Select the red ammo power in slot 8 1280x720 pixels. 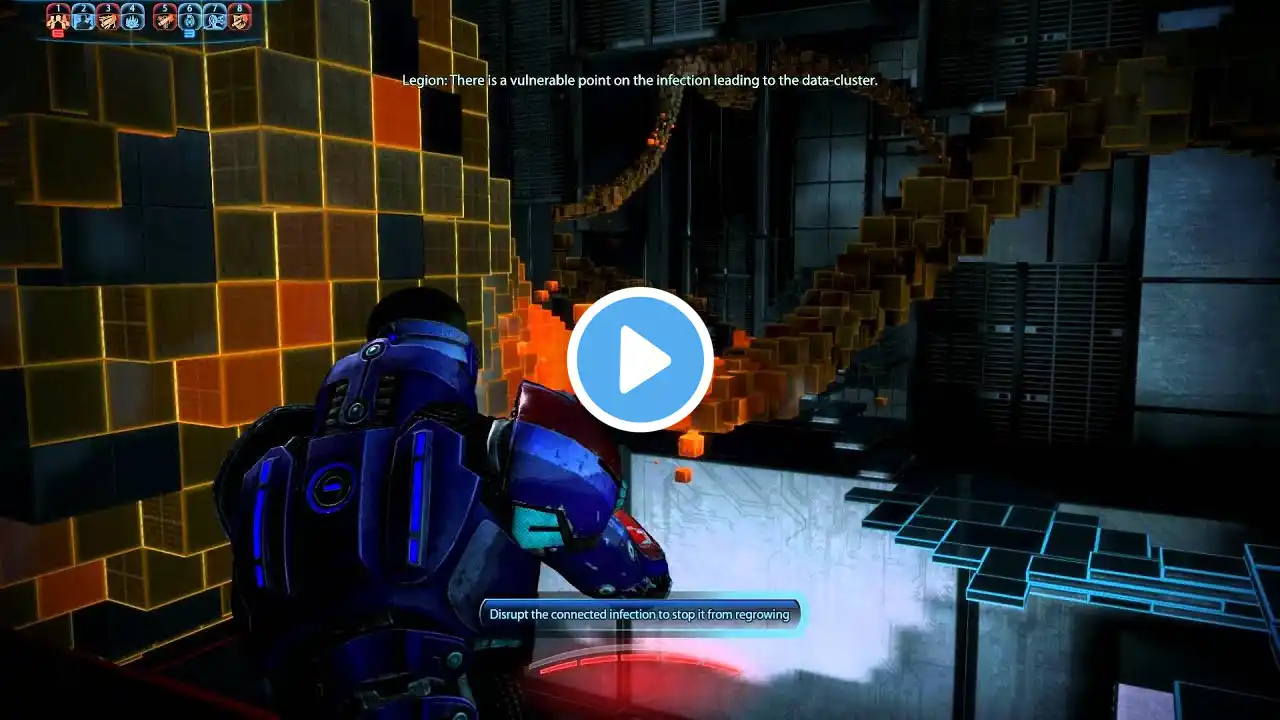coord(239,19)
